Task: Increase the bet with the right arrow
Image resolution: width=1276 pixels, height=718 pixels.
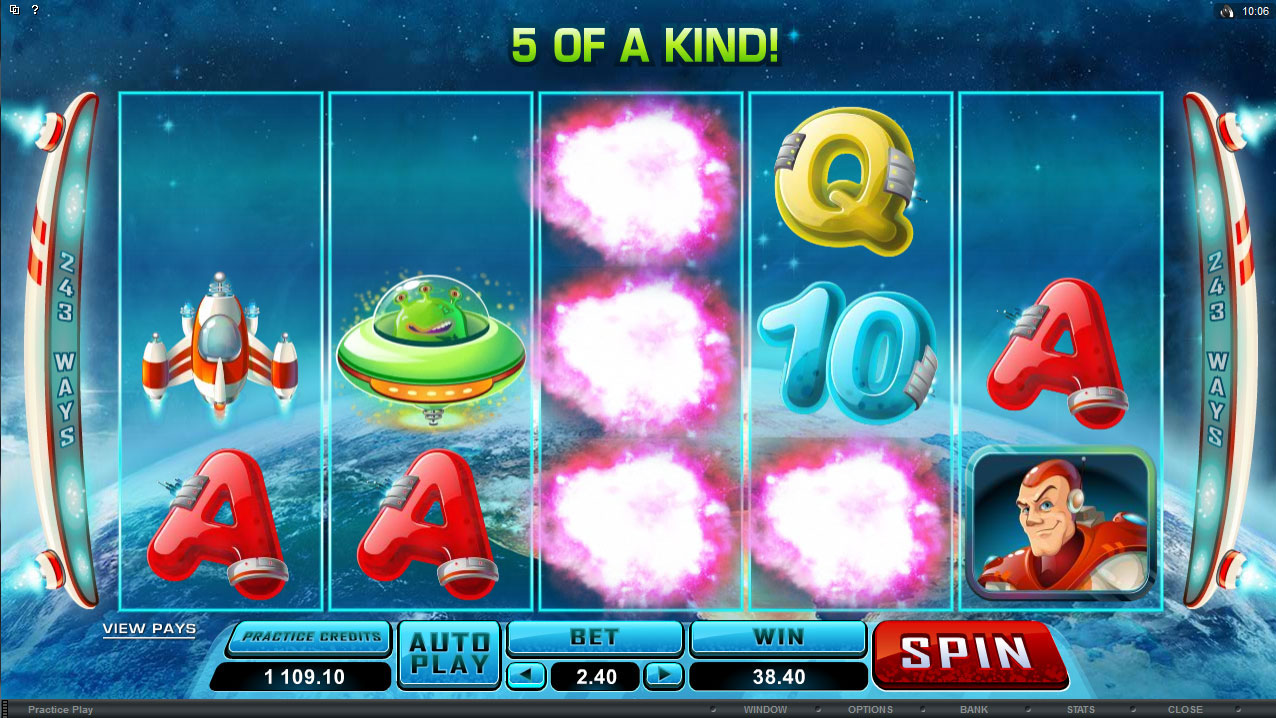Action: pos(662,676)
